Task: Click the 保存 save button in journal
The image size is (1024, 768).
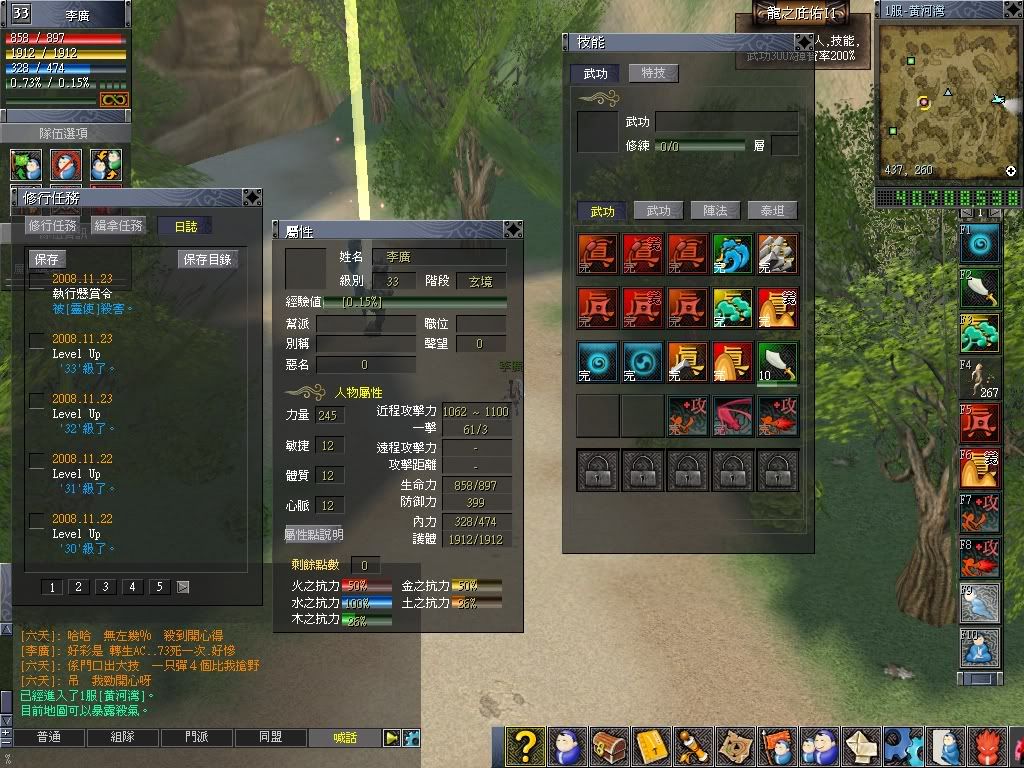Action: click(47, 259)
